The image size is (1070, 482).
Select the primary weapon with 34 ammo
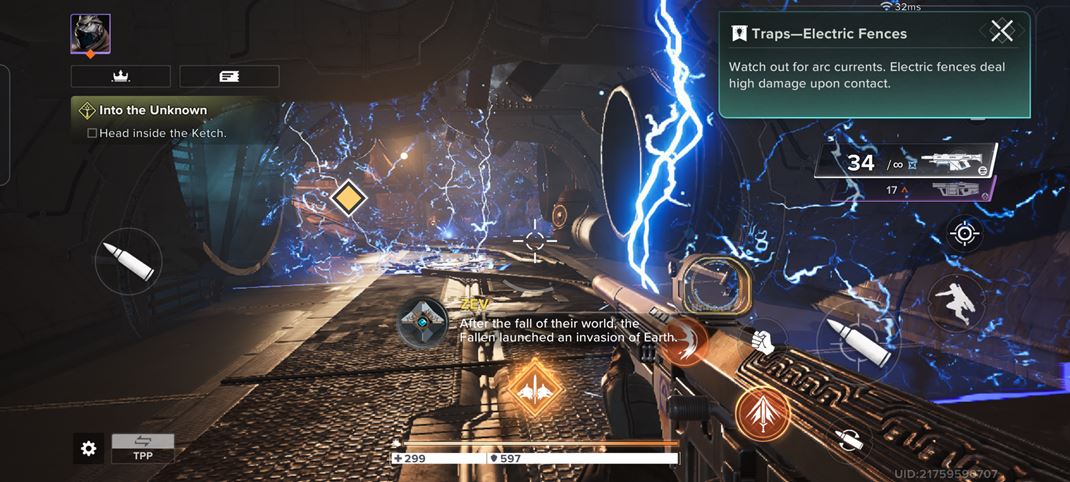click(905, 162)
